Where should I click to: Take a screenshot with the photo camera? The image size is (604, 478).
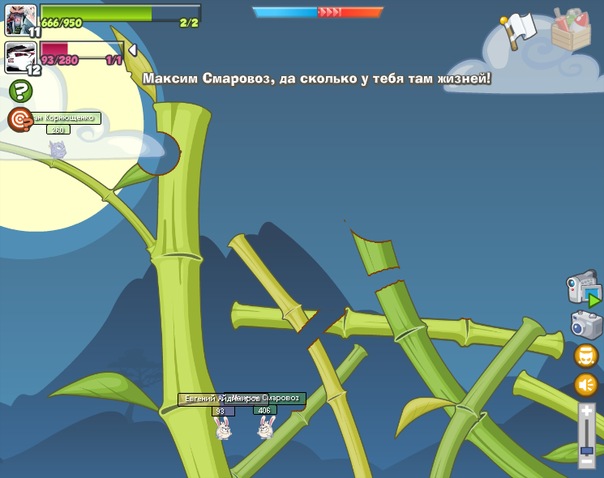click(585, 324)
